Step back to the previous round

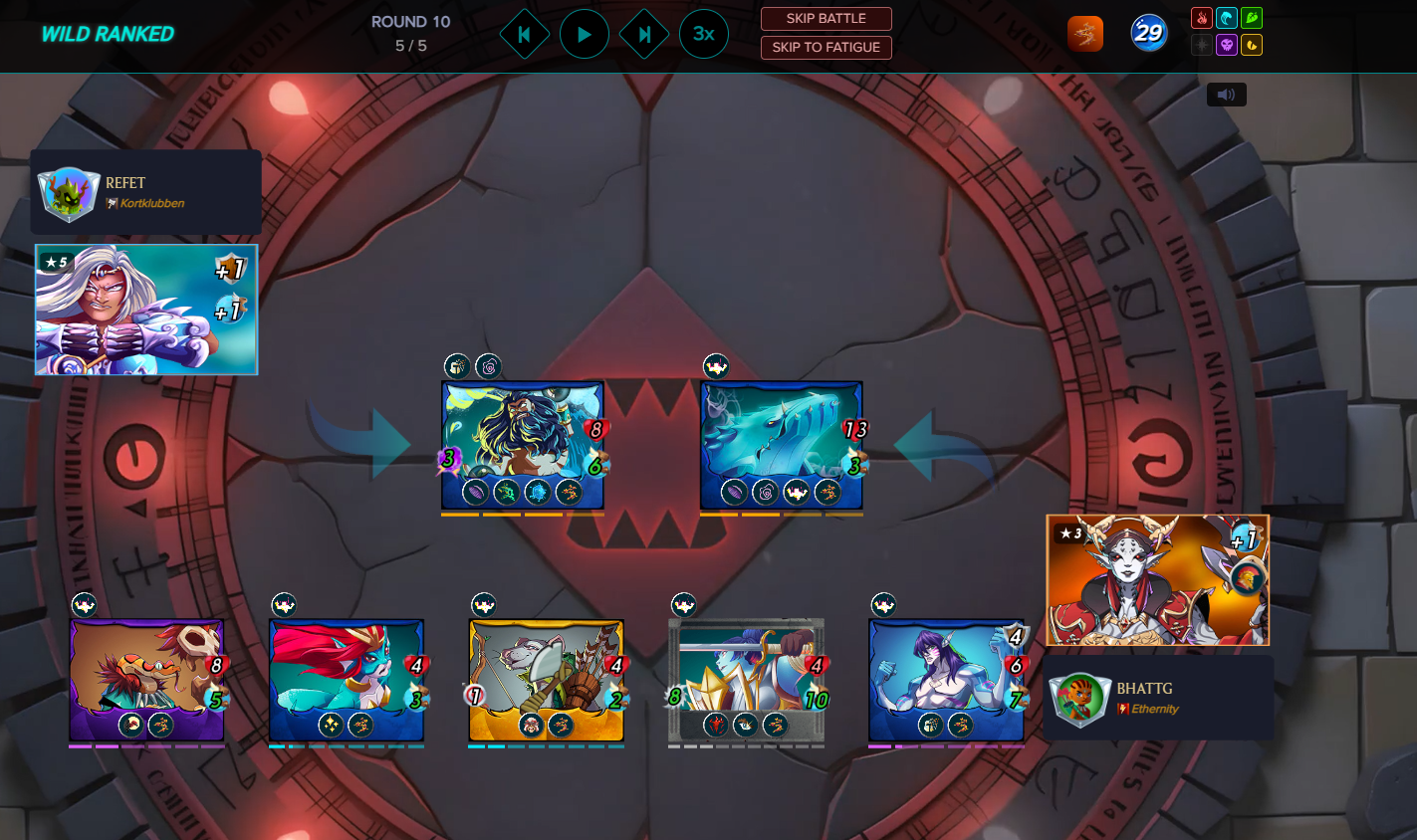point(524,35)
